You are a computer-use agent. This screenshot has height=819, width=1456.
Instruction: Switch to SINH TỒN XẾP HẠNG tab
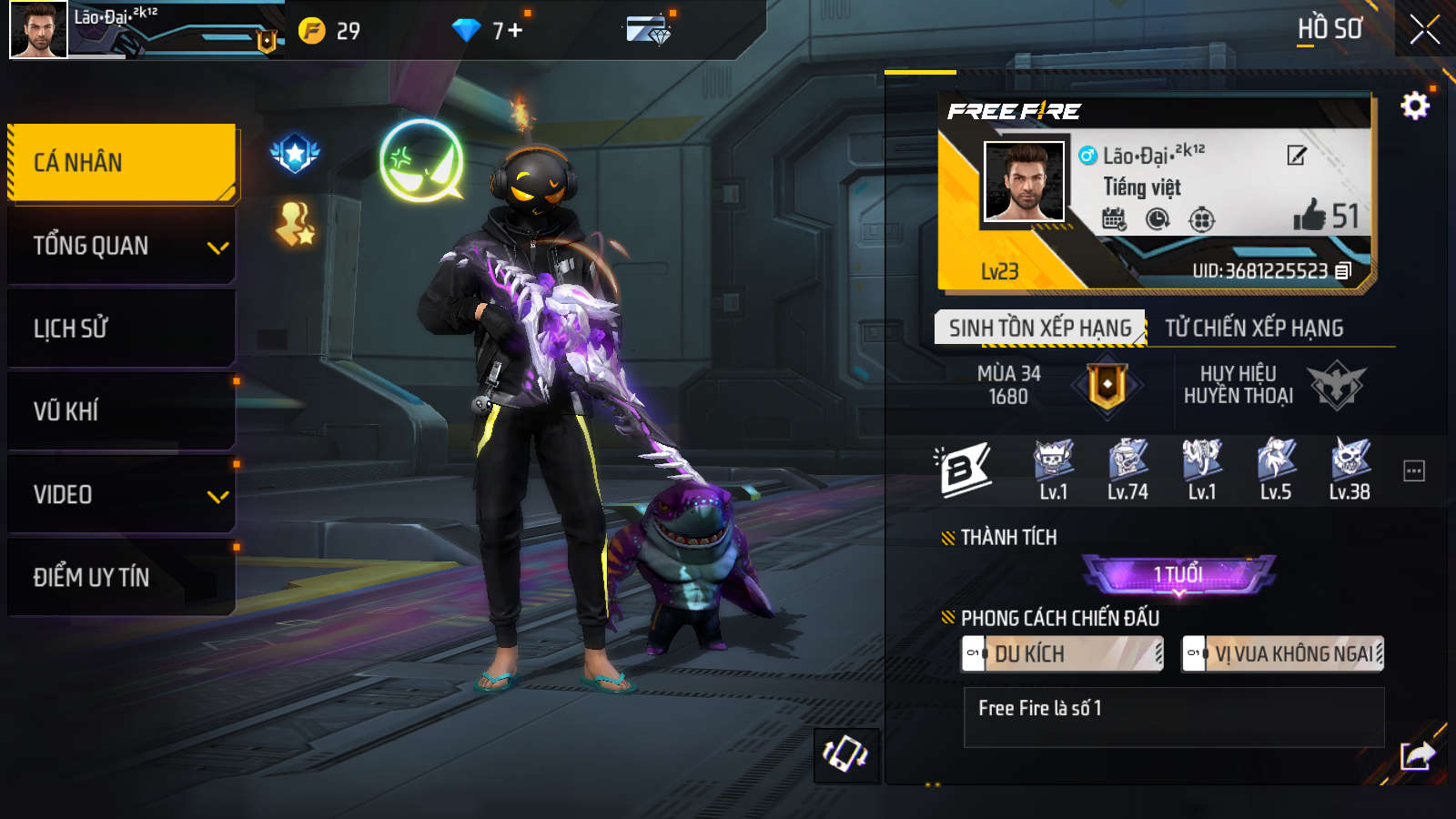1039,328
